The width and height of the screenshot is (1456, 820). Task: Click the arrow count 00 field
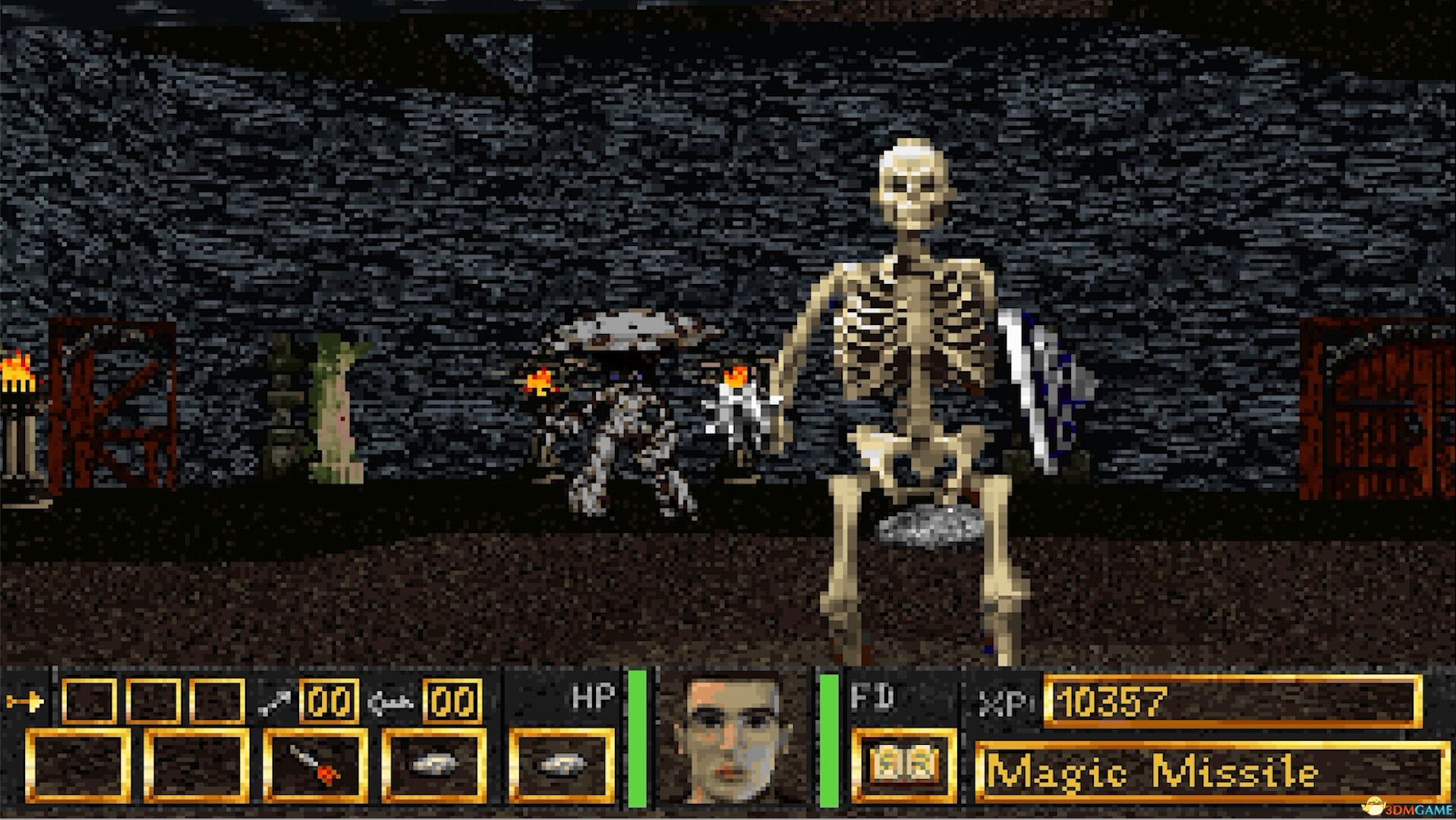click(329, 704)
